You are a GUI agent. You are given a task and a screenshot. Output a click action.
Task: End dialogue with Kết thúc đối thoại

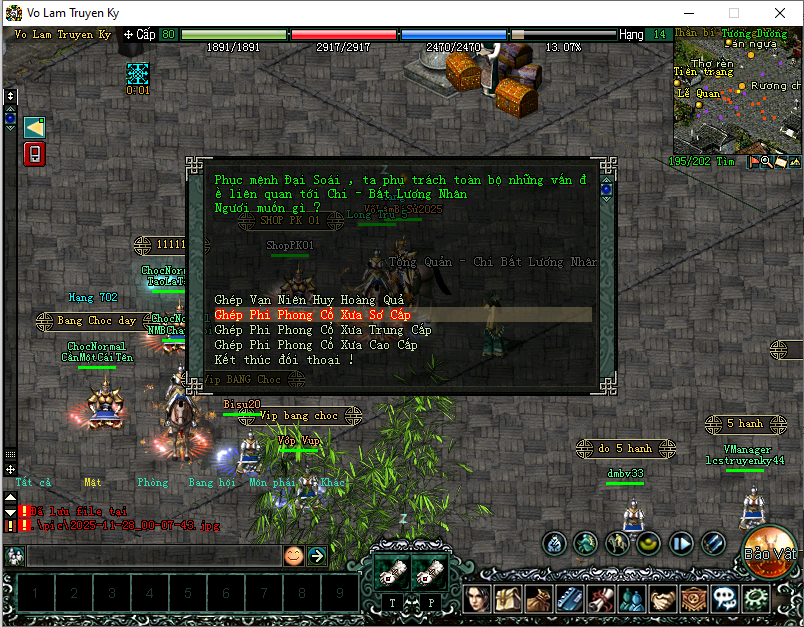(284, 360)
